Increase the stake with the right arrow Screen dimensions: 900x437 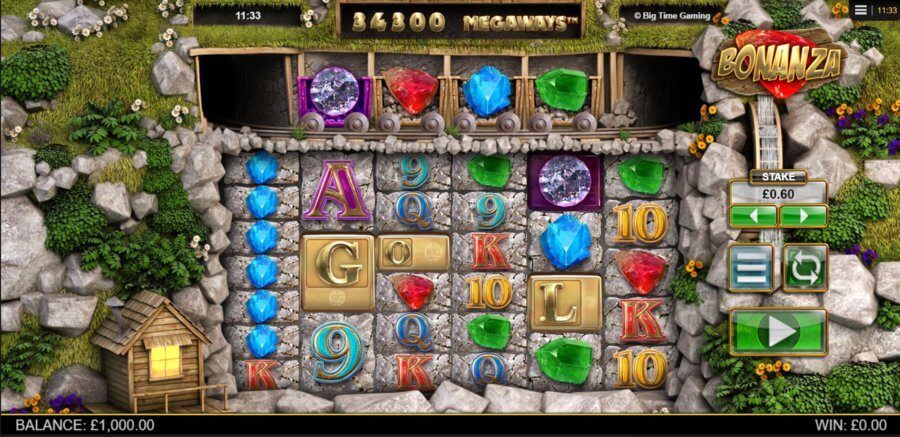pos(802,216)
